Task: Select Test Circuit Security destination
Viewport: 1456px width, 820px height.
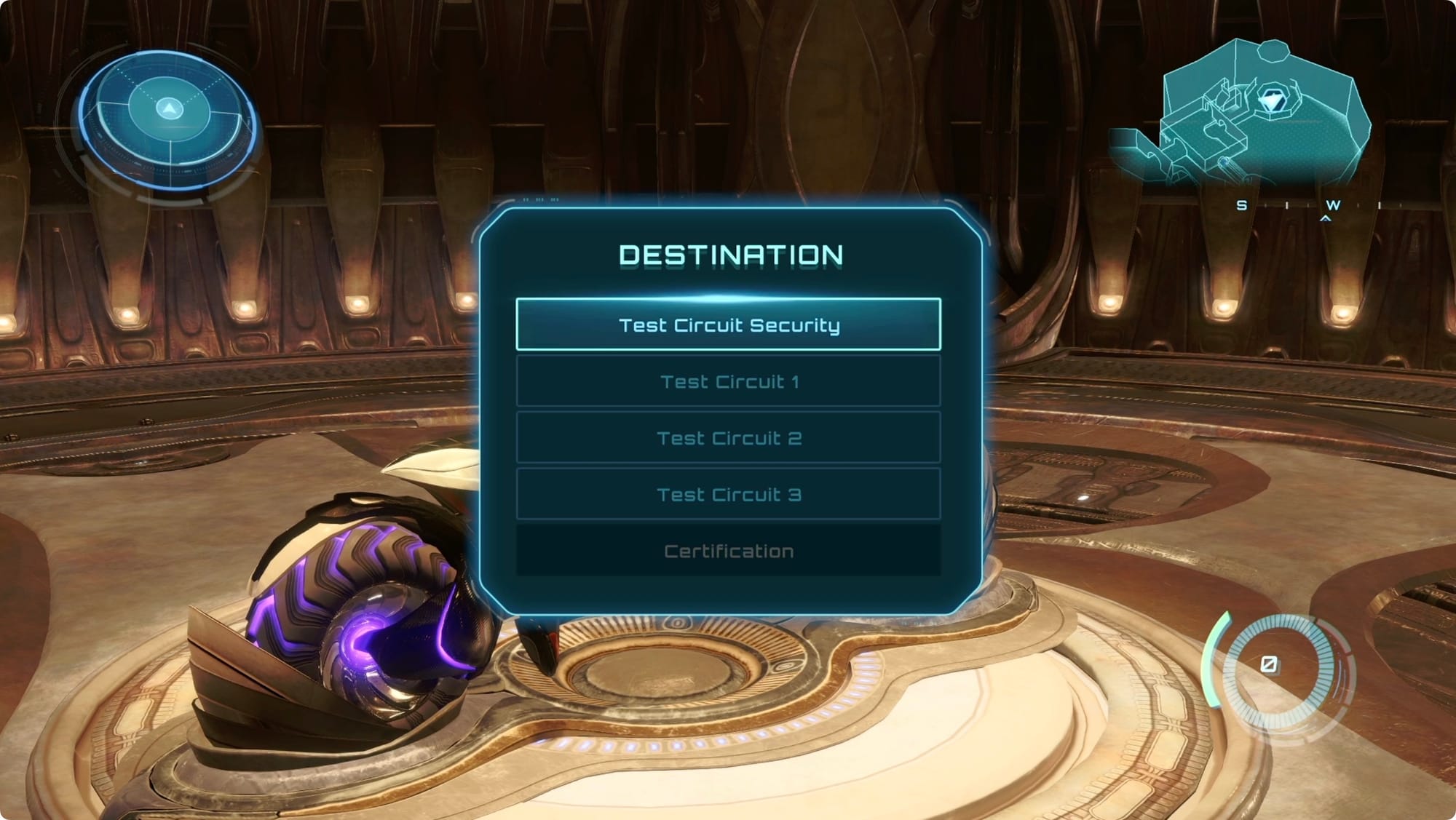Action: (x=728, y=325)
